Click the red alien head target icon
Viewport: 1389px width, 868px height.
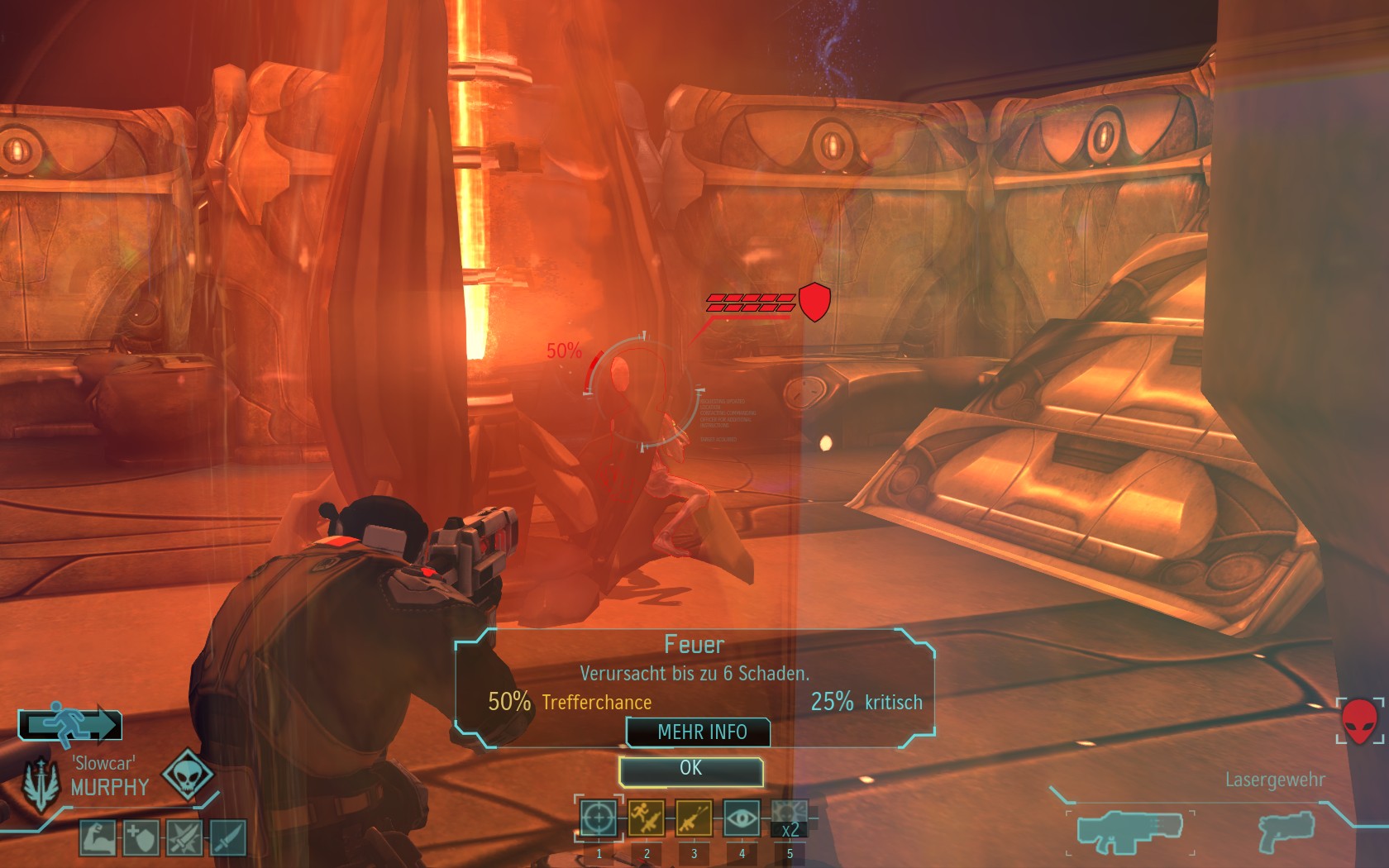[x=1358, y=721]
